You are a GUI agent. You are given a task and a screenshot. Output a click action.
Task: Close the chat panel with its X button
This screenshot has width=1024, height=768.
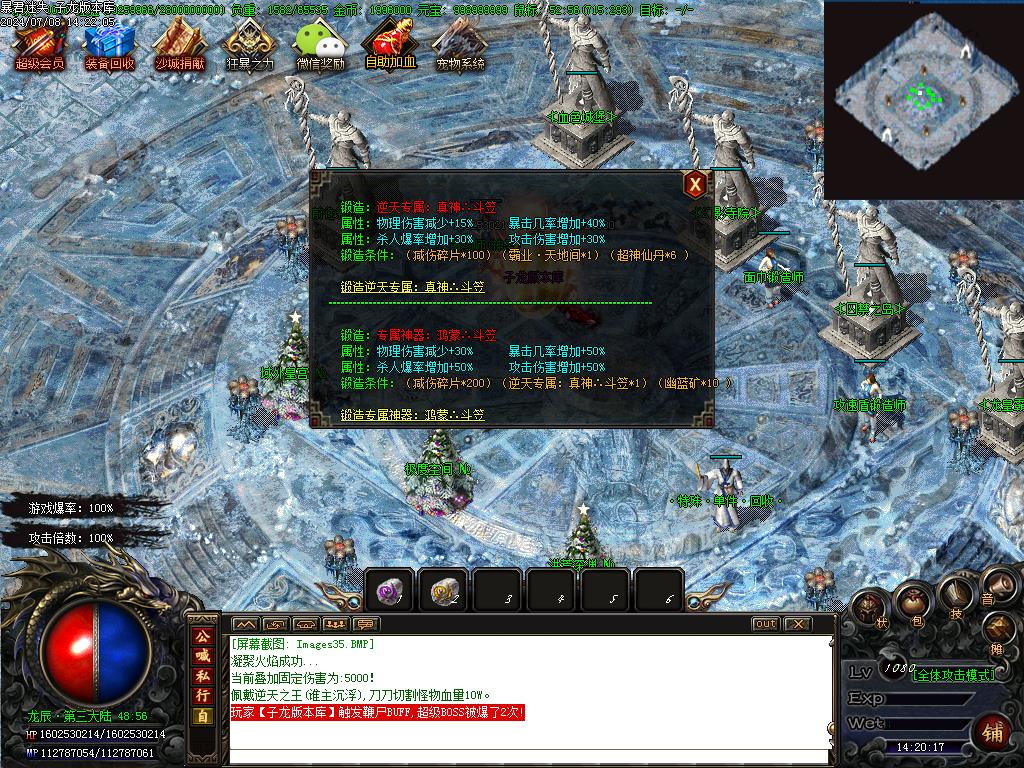coord(796,624)
